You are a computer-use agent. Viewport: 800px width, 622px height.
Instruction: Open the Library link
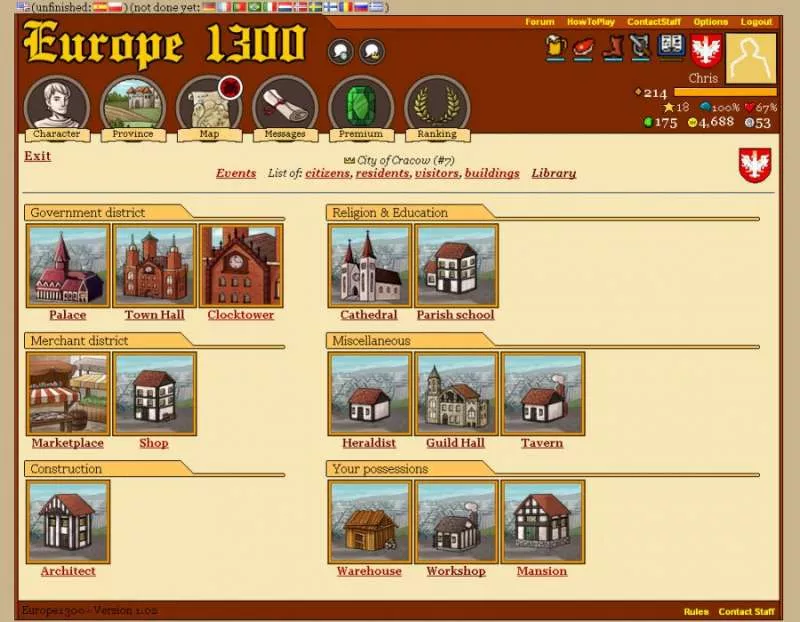click(553, 173)
